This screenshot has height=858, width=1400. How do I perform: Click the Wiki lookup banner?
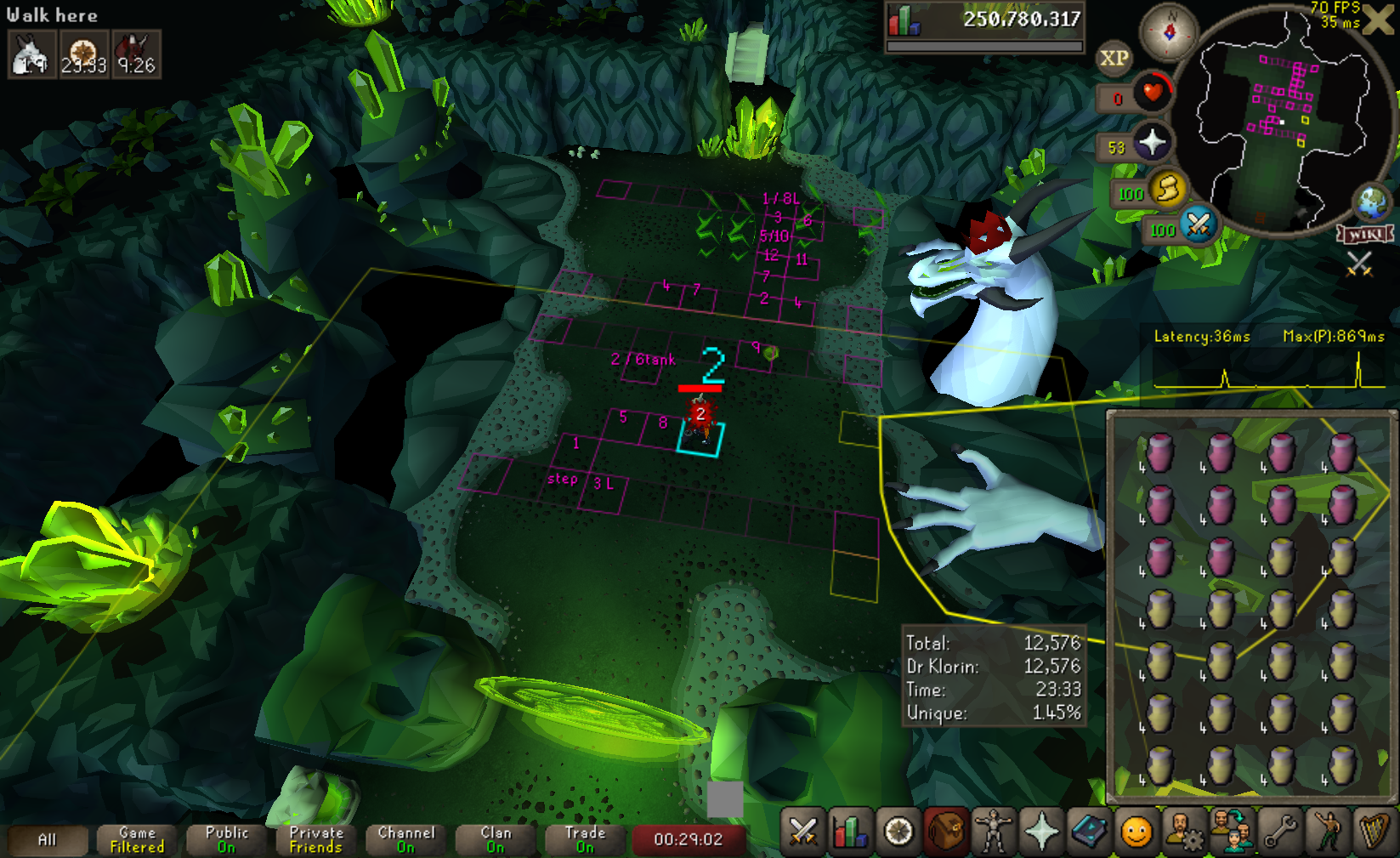pyautogui.click(x=1365, y=234)
